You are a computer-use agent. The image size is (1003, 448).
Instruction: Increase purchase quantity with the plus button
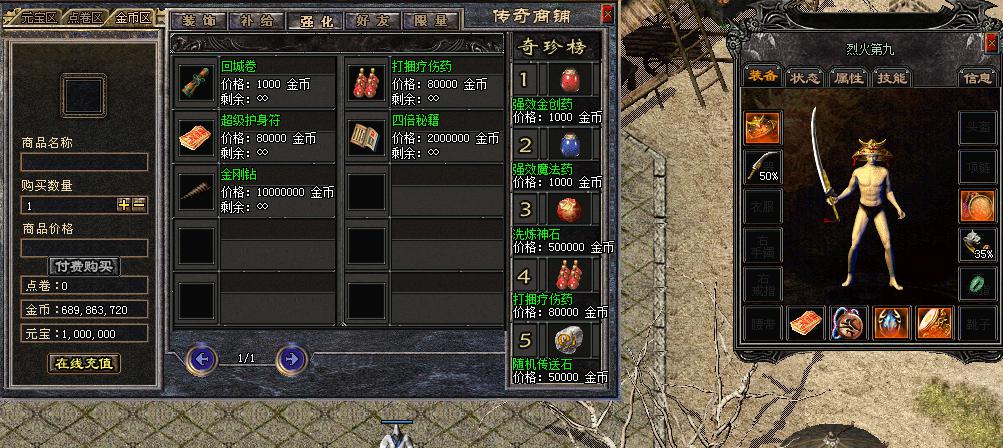tap(124, 204)
